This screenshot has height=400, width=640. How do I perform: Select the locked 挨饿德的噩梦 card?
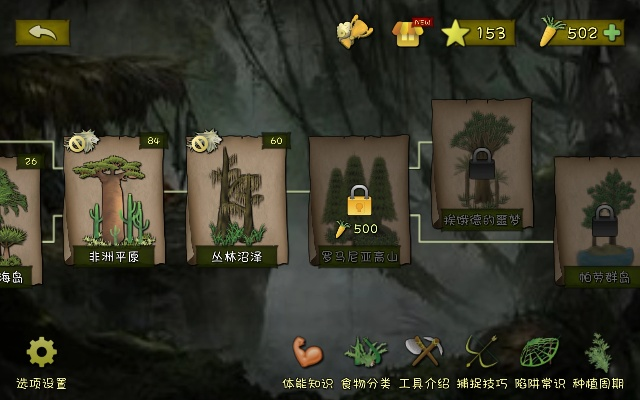tap(482, 163)
